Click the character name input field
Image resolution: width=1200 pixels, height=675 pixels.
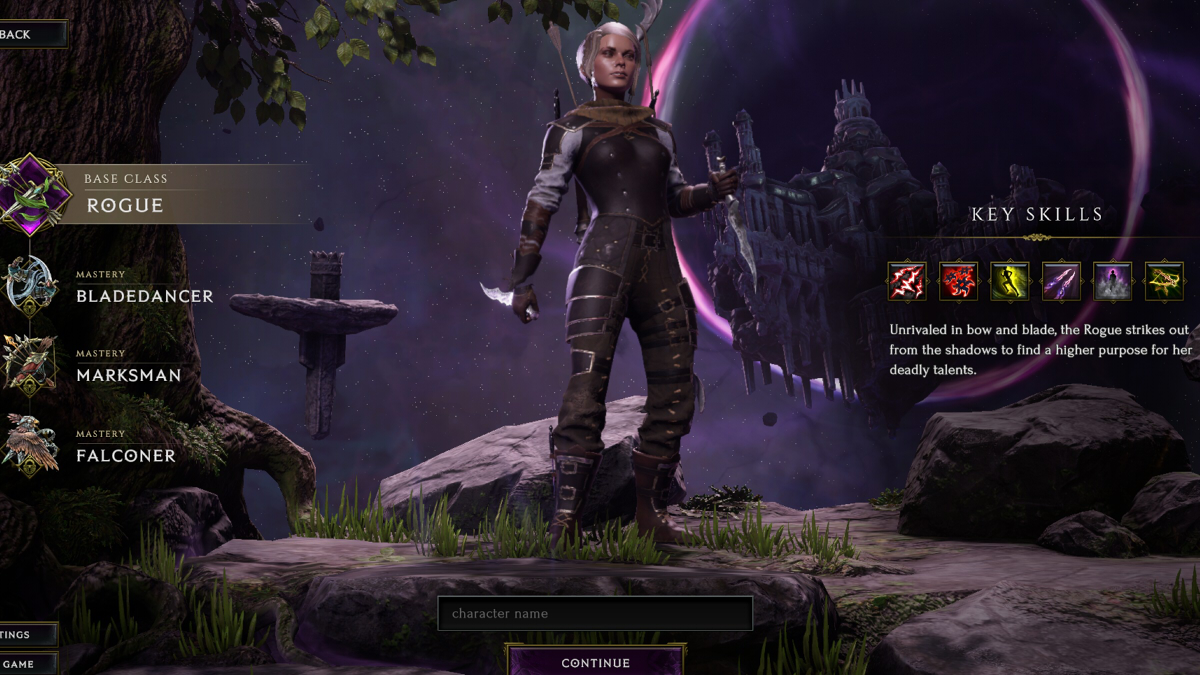(594, 613)
